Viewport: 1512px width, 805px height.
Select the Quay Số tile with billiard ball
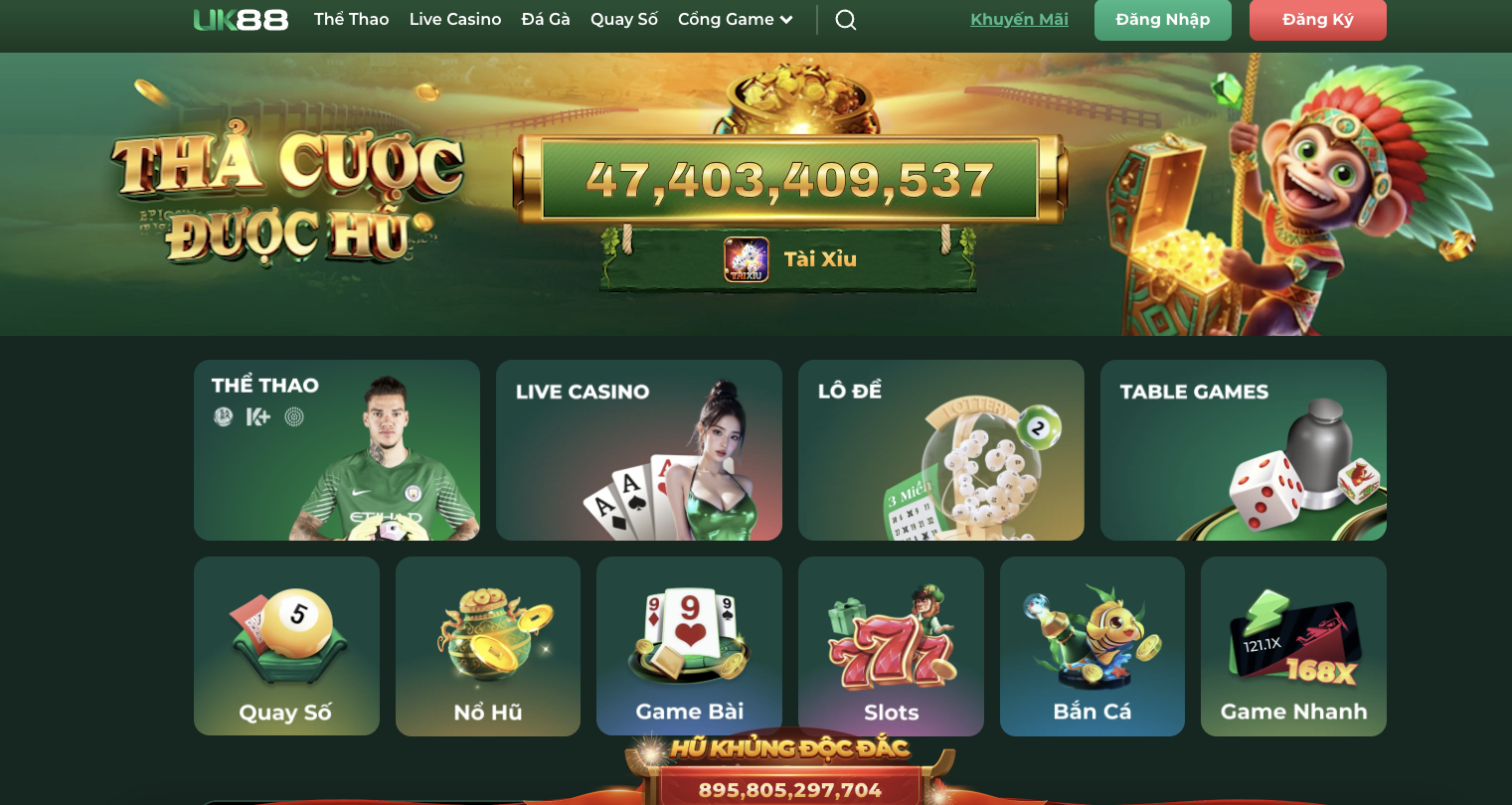[x=286, y=646]
